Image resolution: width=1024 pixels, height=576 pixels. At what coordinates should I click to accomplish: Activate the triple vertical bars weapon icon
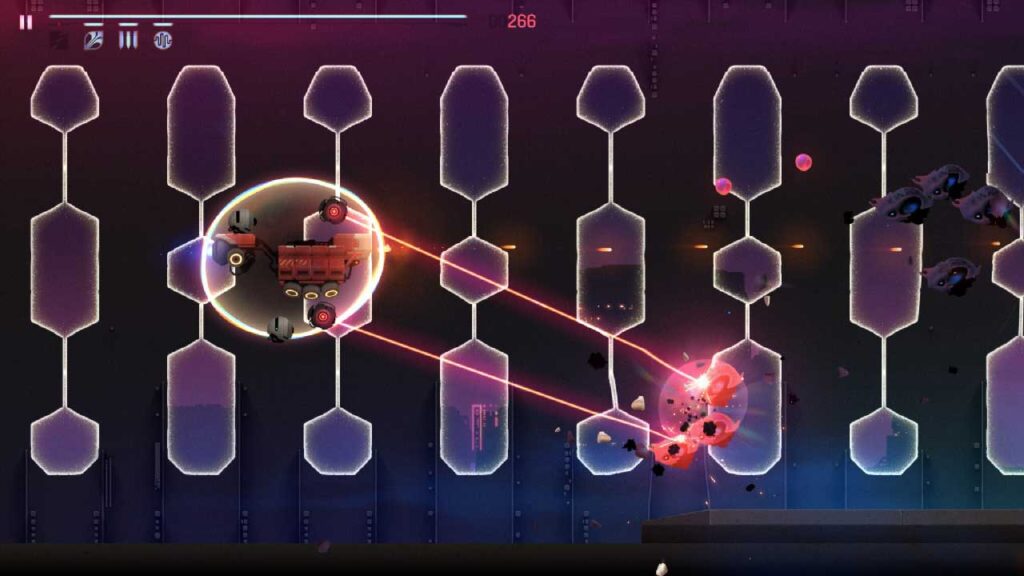coord(128,40)
